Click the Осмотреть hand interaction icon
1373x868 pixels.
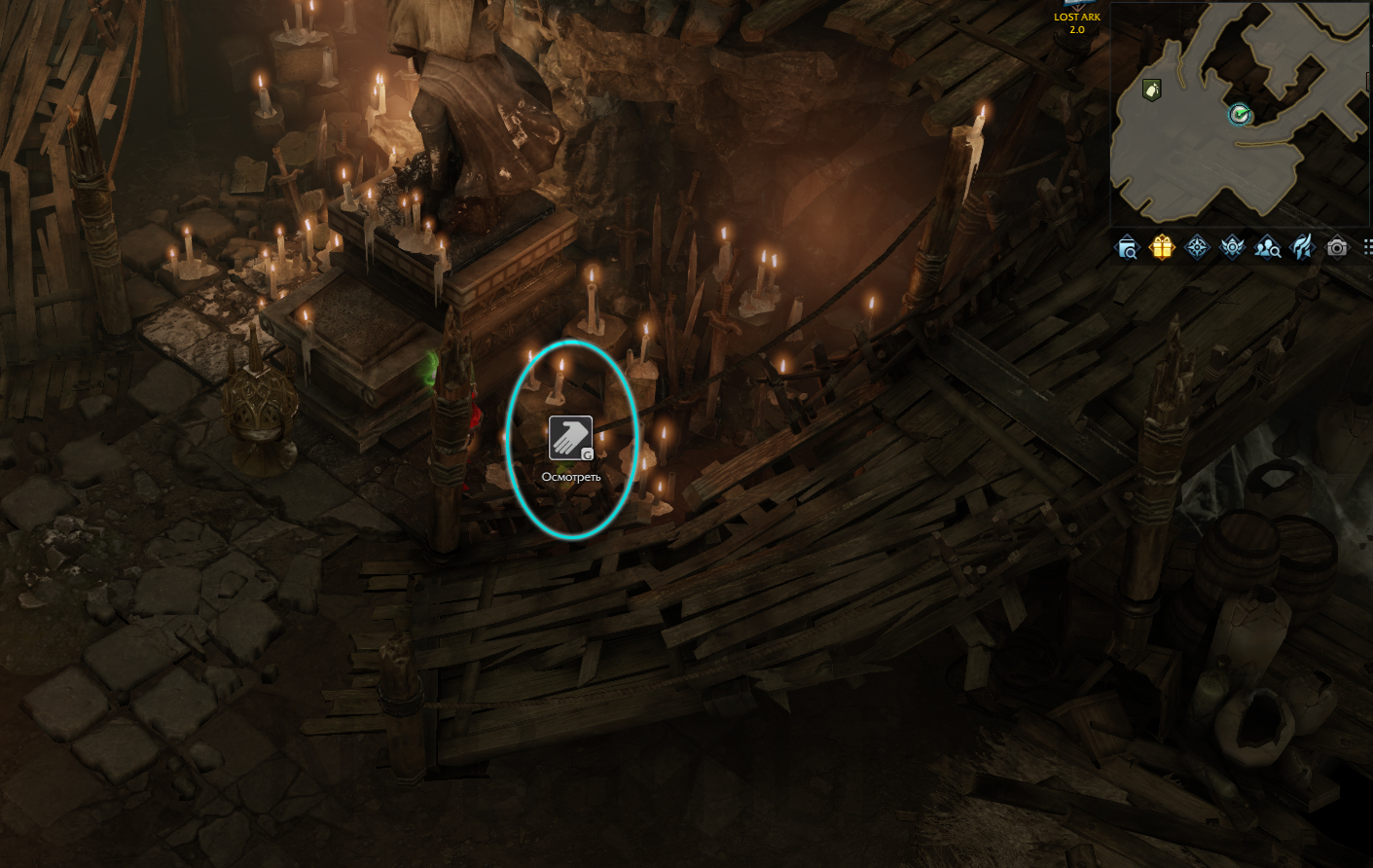click(x=570, y=438)
